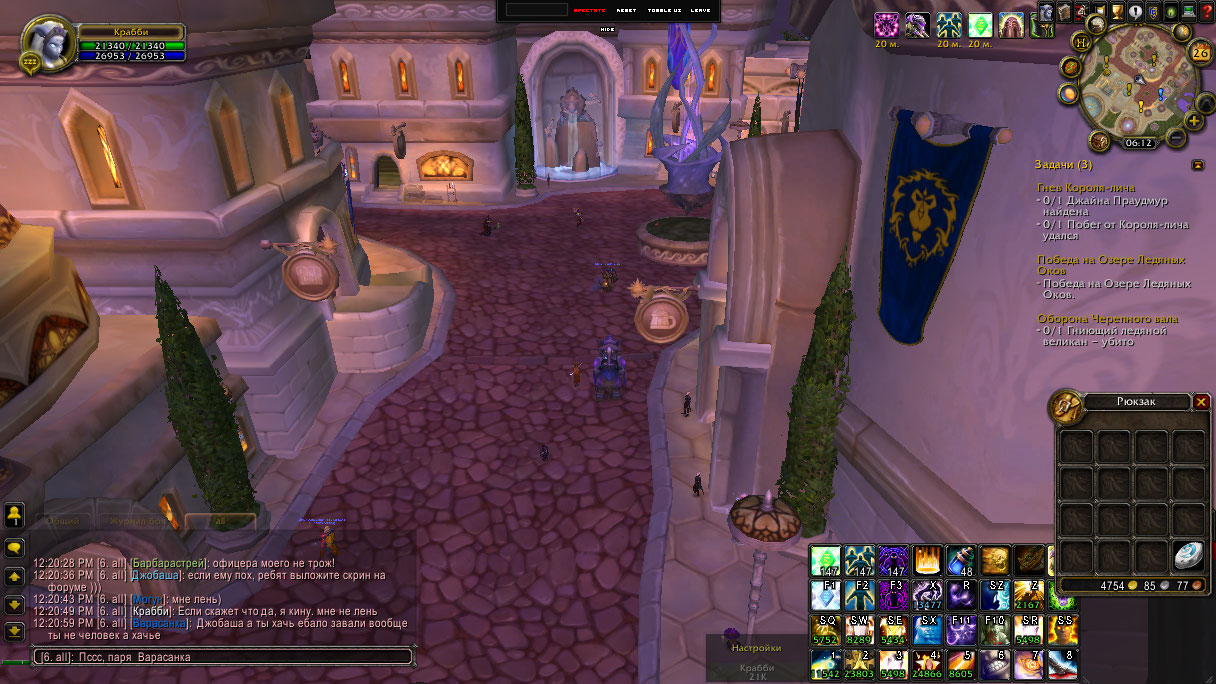Click the Настройки button

point(755,648)
